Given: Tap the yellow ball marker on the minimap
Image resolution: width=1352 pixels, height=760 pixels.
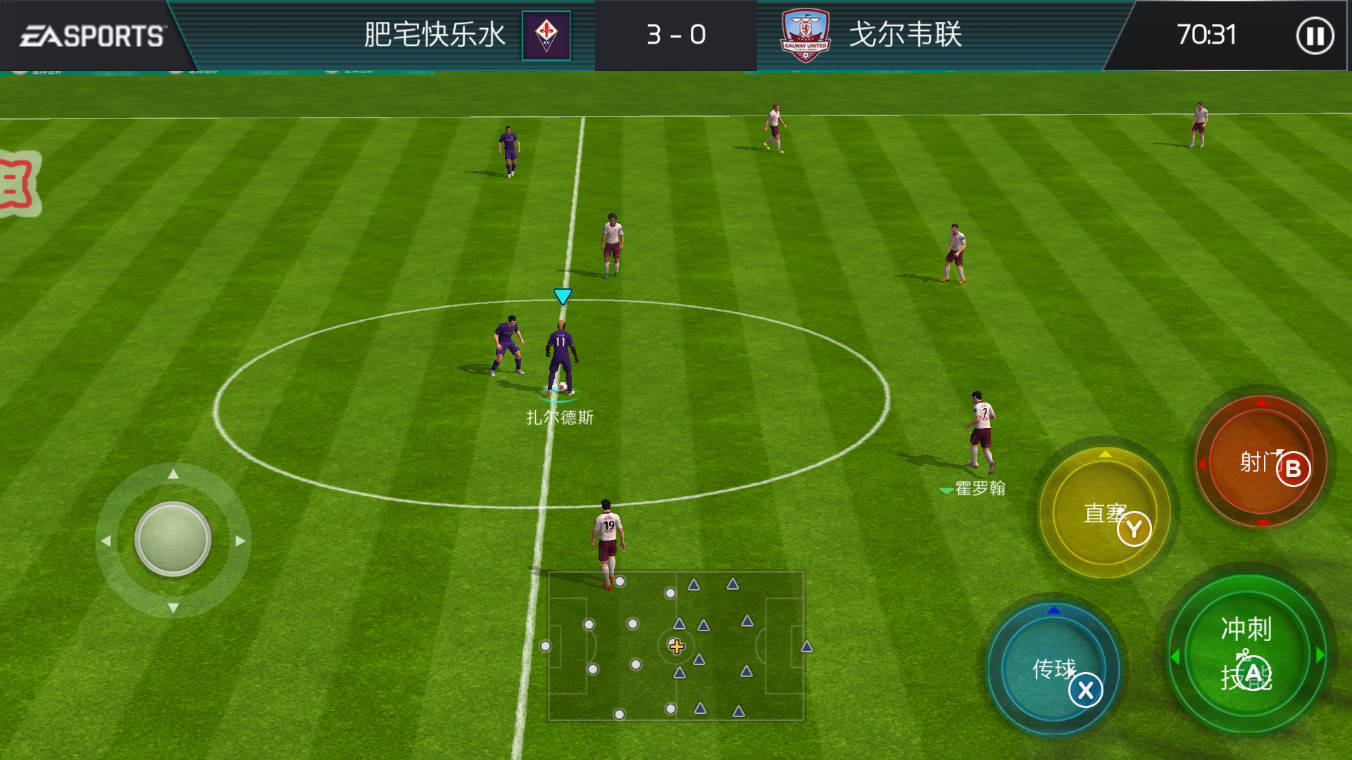Looking at the screenshot, I should tap(679, 647).
